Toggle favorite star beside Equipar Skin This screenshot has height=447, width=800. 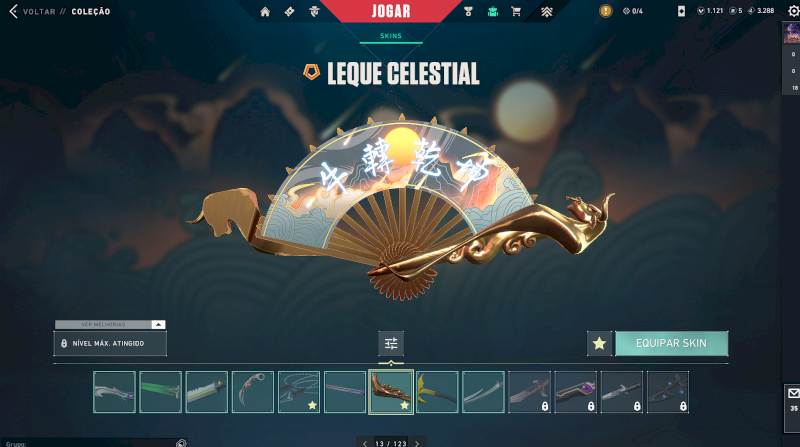[x=599, y=343]
